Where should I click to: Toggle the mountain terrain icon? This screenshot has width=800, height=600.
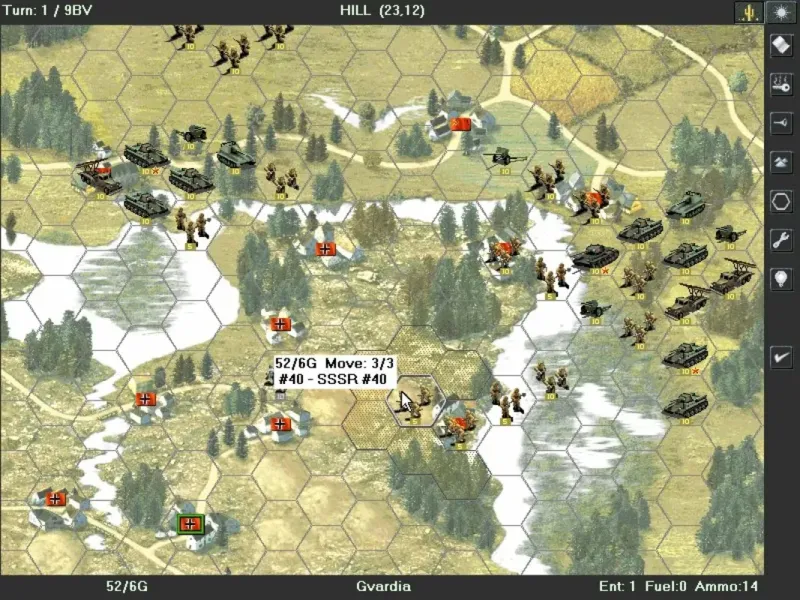pos(780,161)
